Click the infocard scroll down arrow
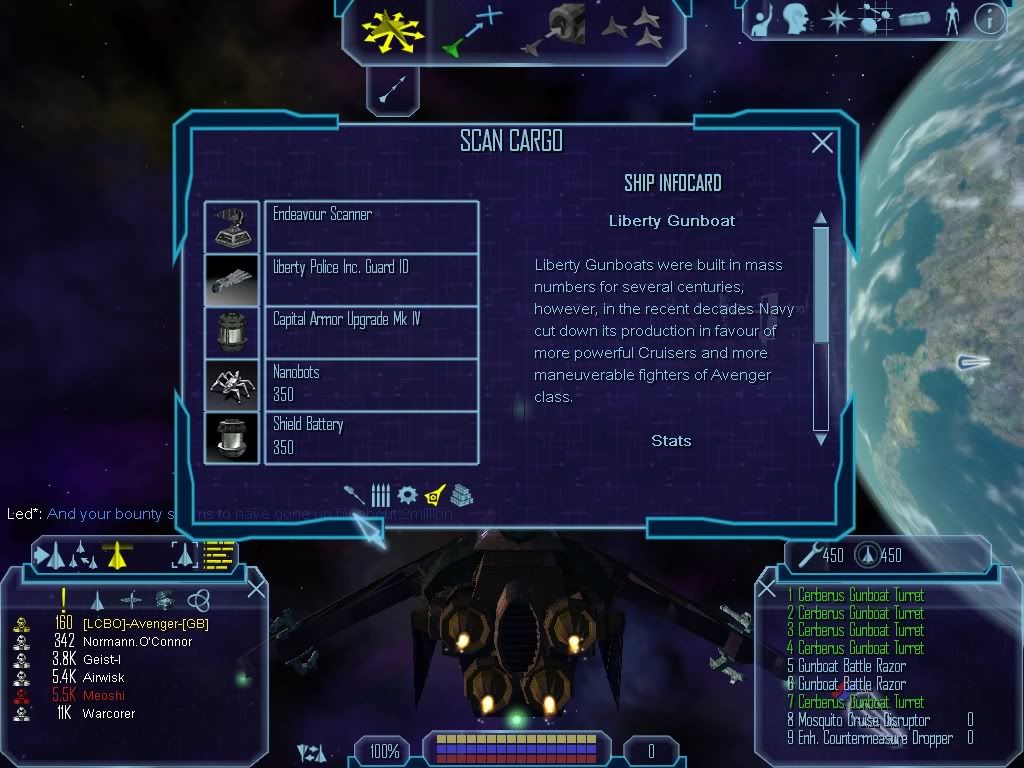 821,438
